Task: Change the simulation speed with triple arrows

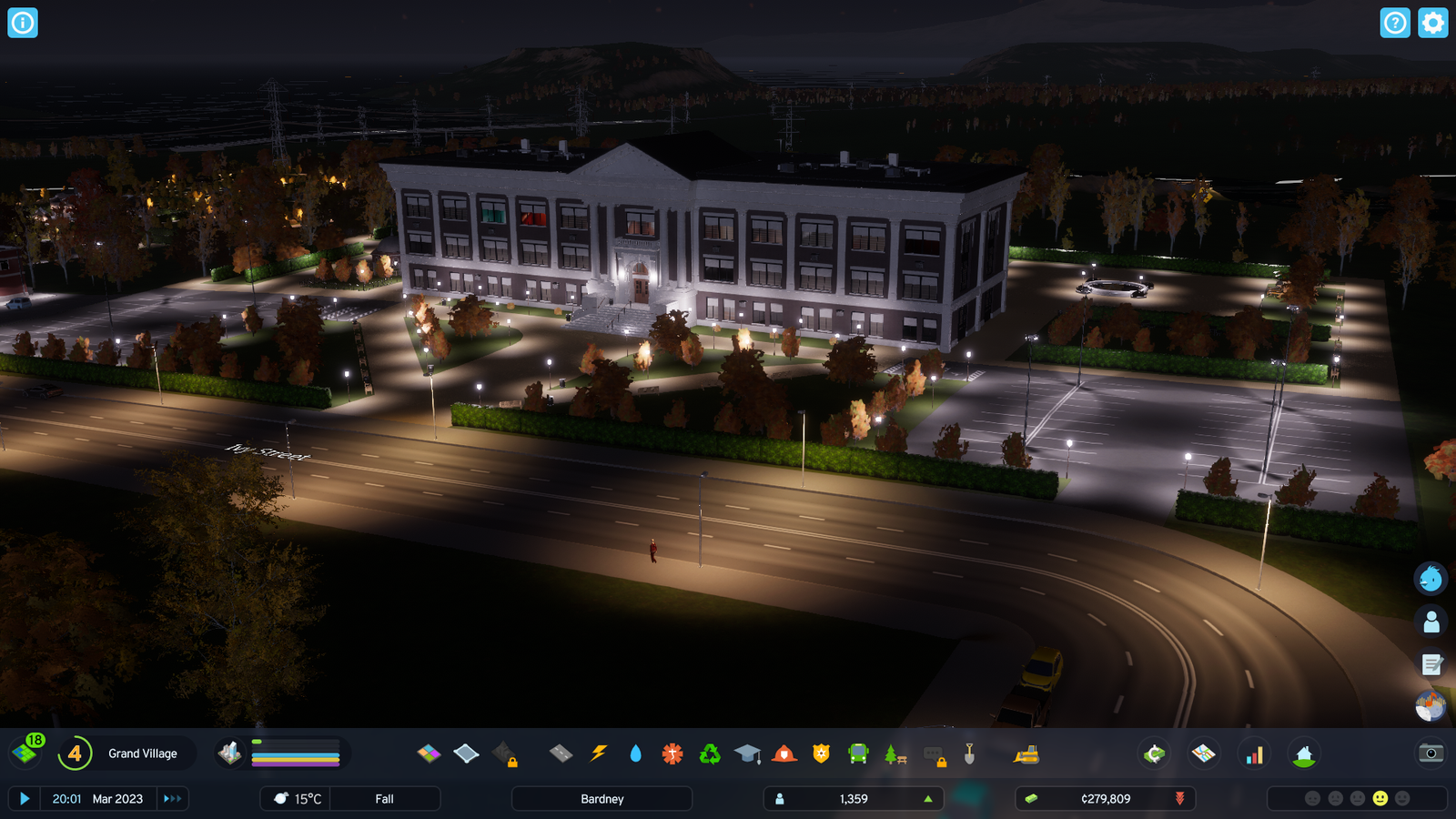Action: point(172,799)
